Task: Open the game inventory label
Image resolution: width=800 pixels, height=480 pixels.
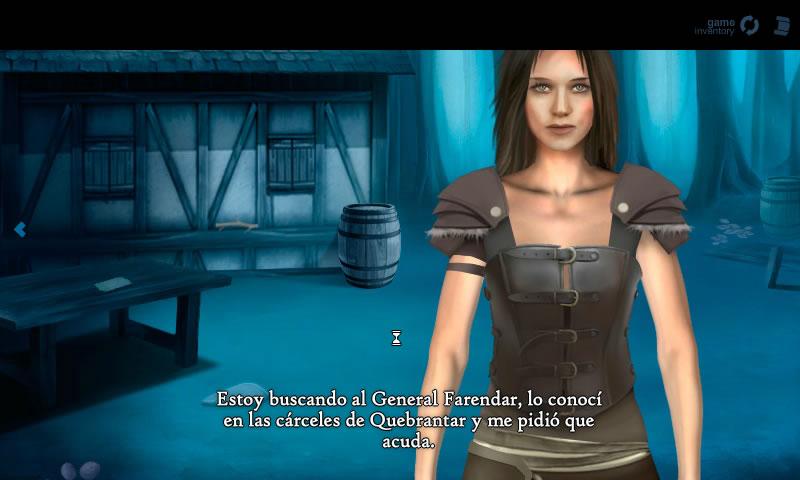Action: [x=716, y=26]
